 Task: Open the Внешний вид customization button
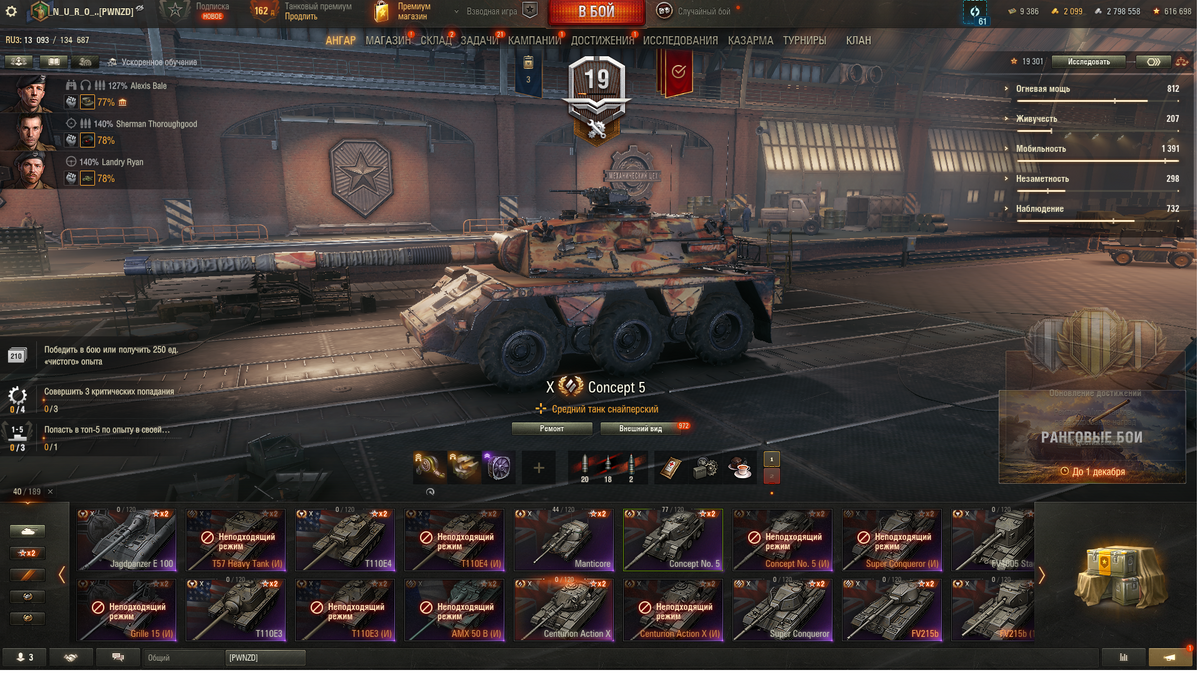click(643, 428)
